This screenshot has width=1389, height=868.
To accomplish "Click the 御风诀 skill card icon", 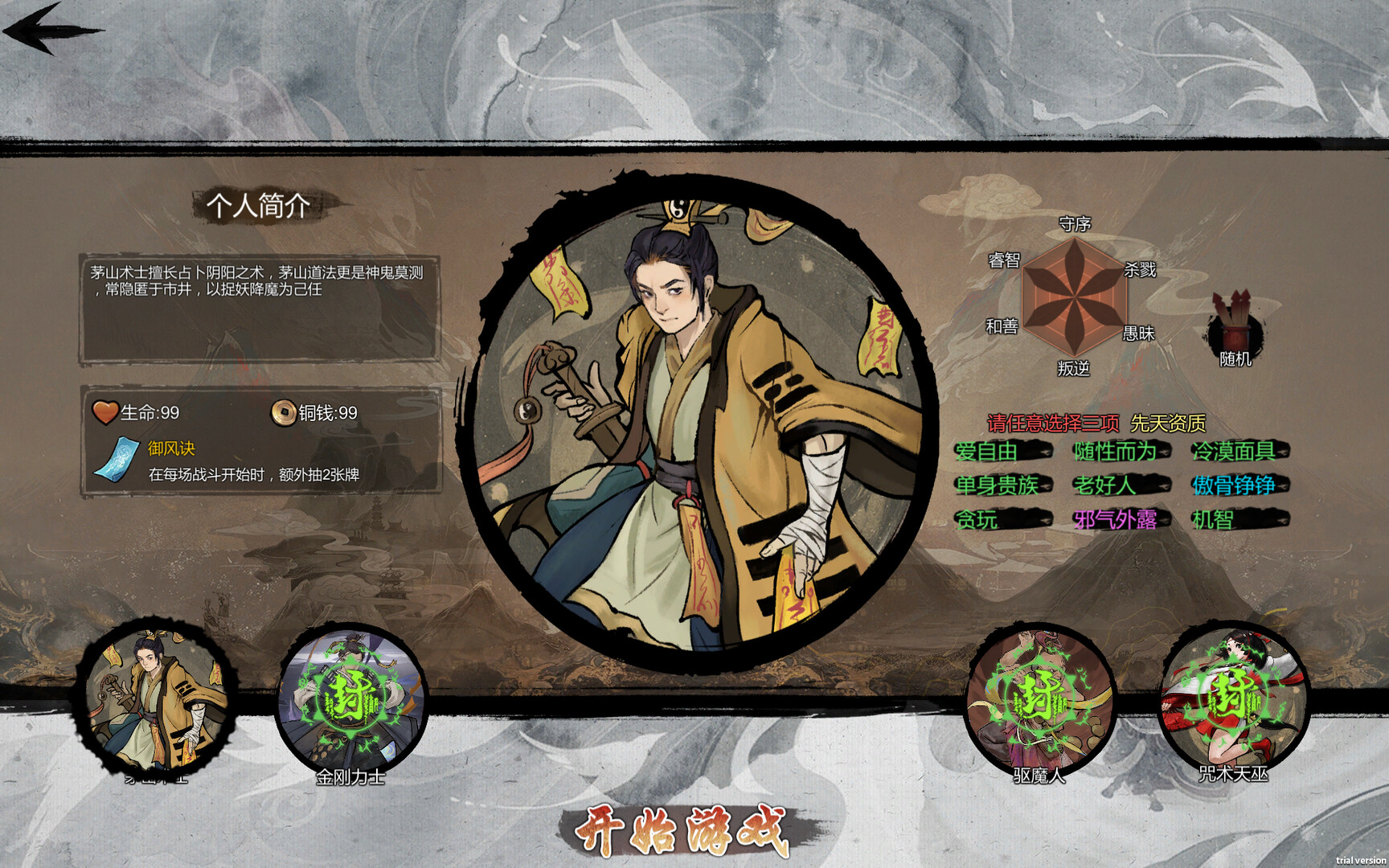I will [117, 460].
